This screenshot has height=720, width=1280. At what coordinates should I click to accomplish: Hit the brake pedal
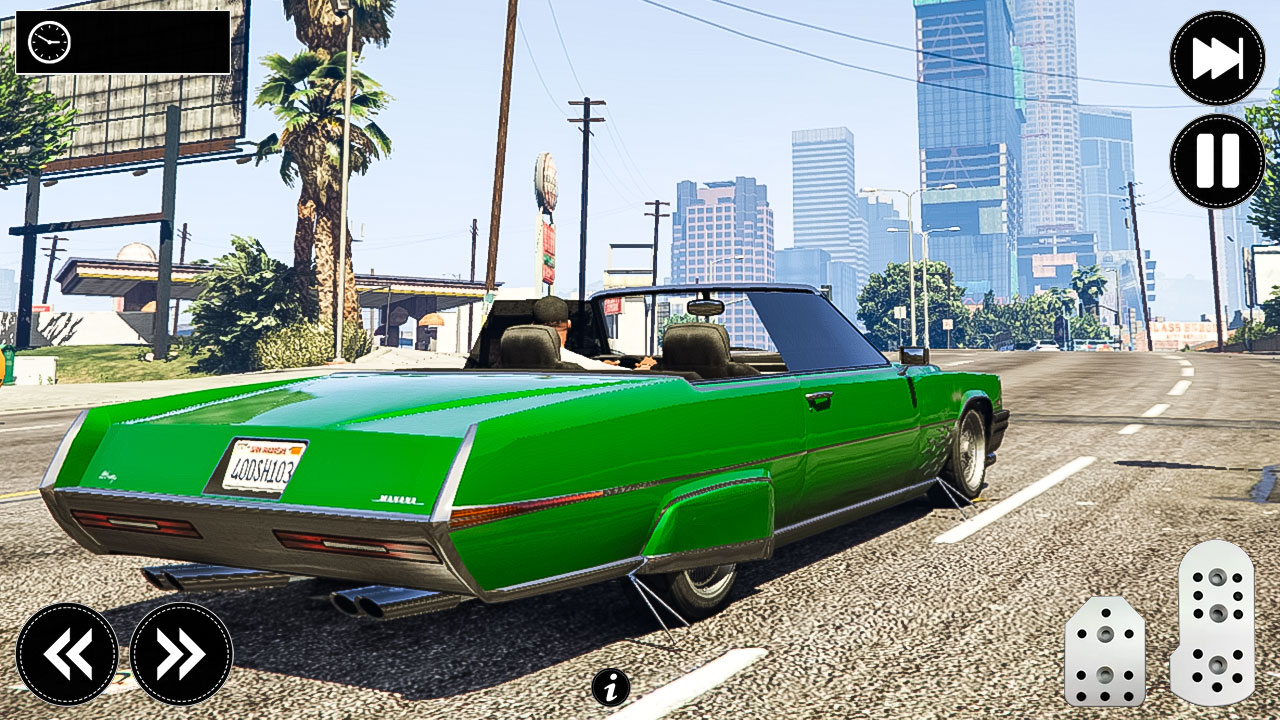point(1104,651)
